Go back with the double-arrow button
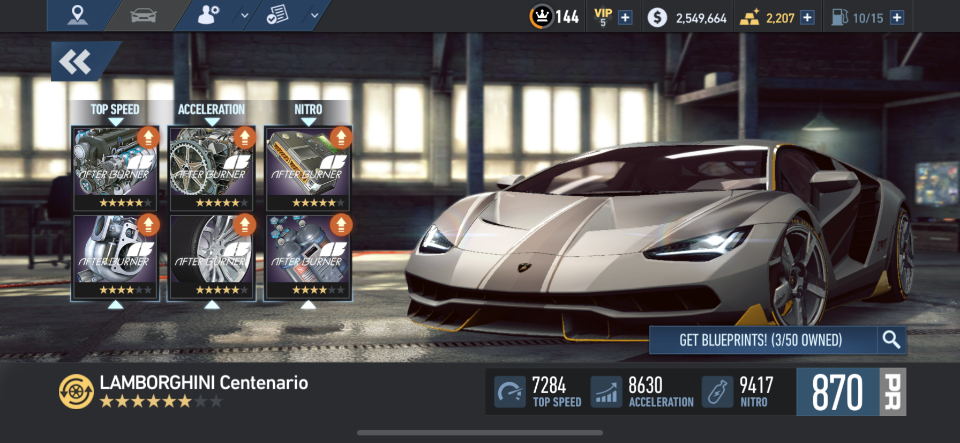The width and height of the screenshot is (960, 443). (x=78, y=62)
